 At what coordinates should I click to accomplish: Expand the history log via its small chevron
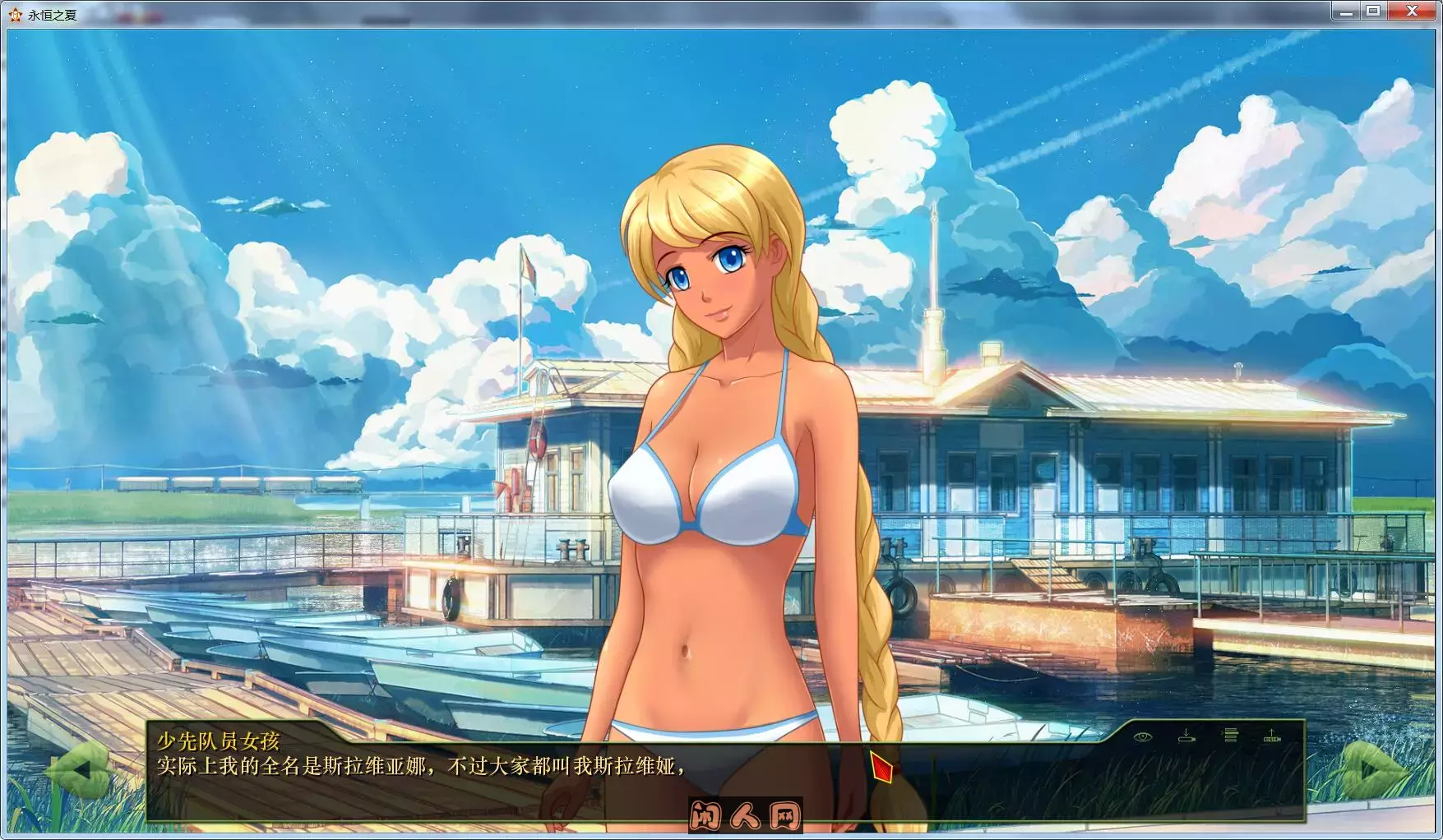click(x=1223, y=732)
